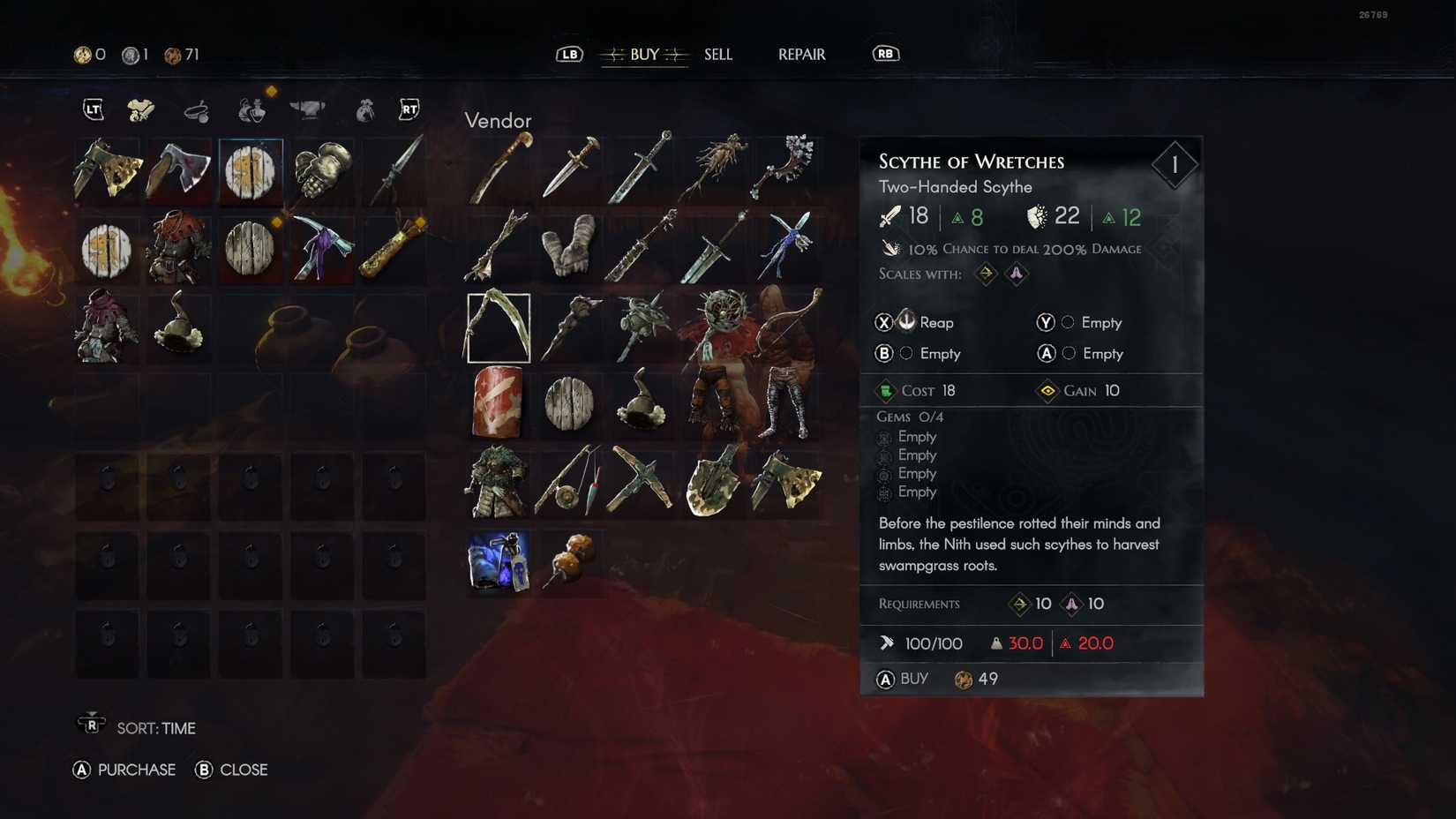Image resolution: width=1456 pixels, height=819 pixels.
Task: Switch to the SELL tab
Action: [717, 54]
